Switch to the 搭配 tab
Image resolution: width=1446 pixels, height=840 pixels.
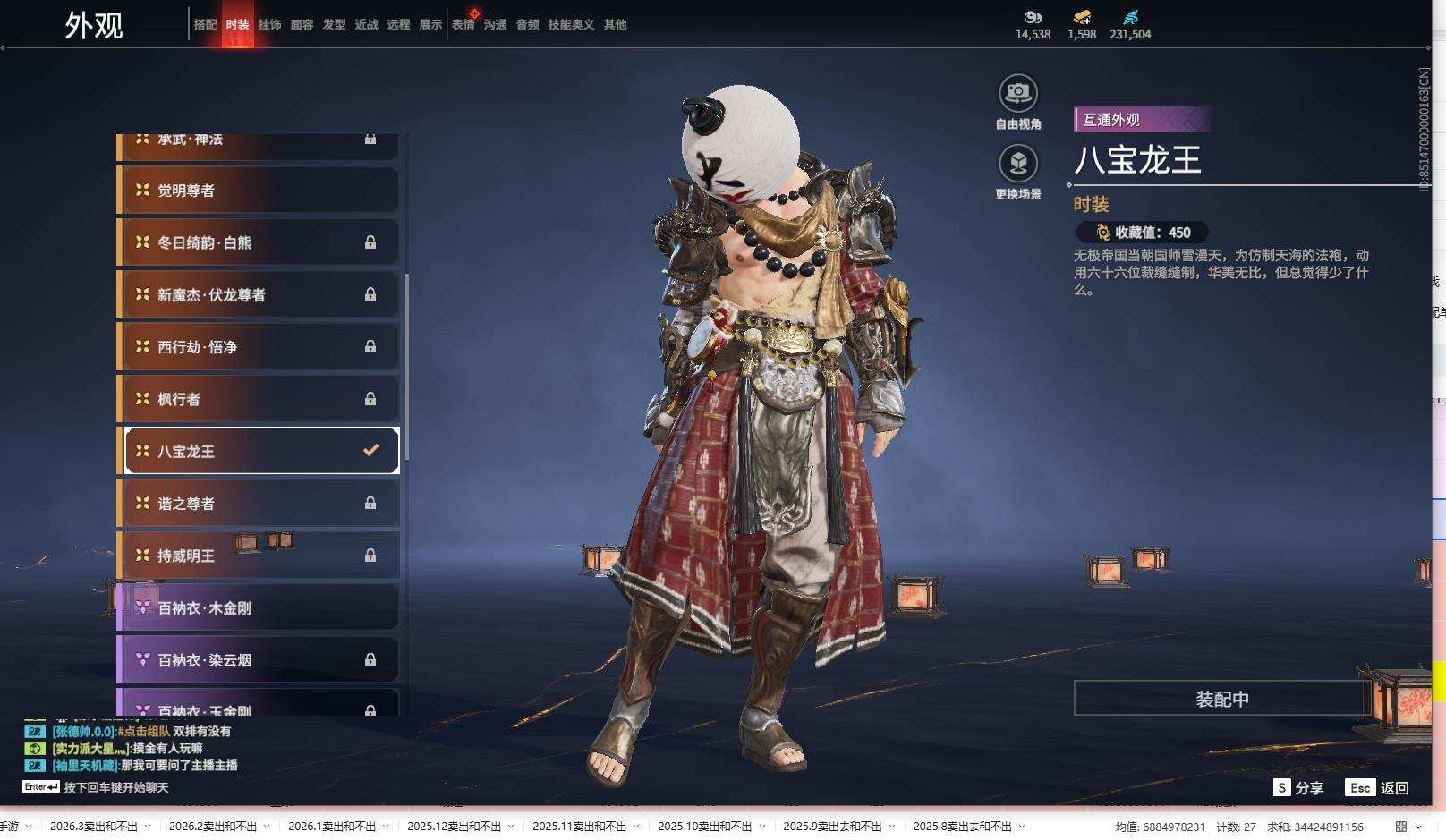point(205,25)
